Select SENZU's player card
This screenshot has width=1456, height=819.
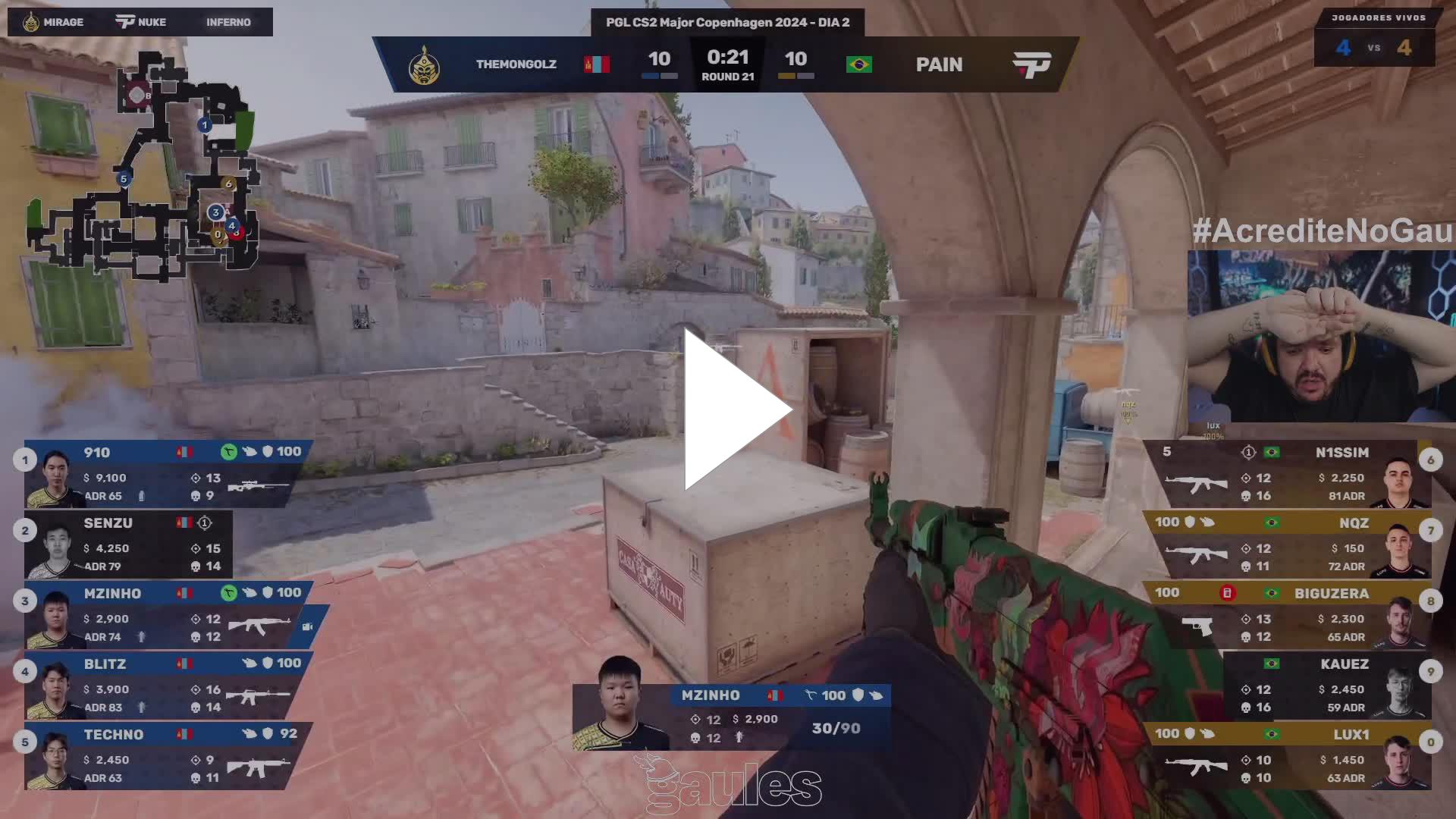coord(129,544)
